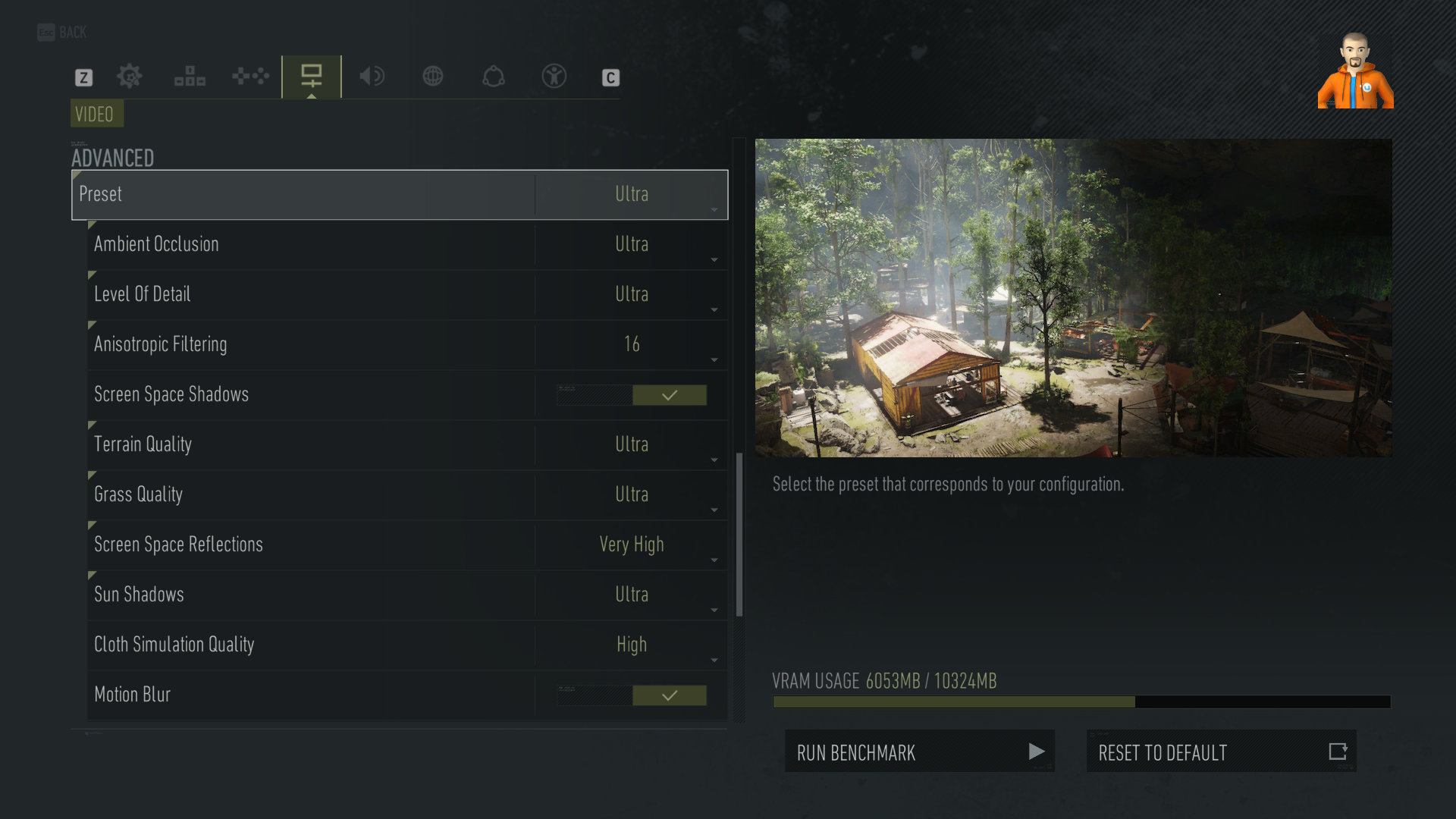Change the Sun Shadows quality

(x=631, y=595)
